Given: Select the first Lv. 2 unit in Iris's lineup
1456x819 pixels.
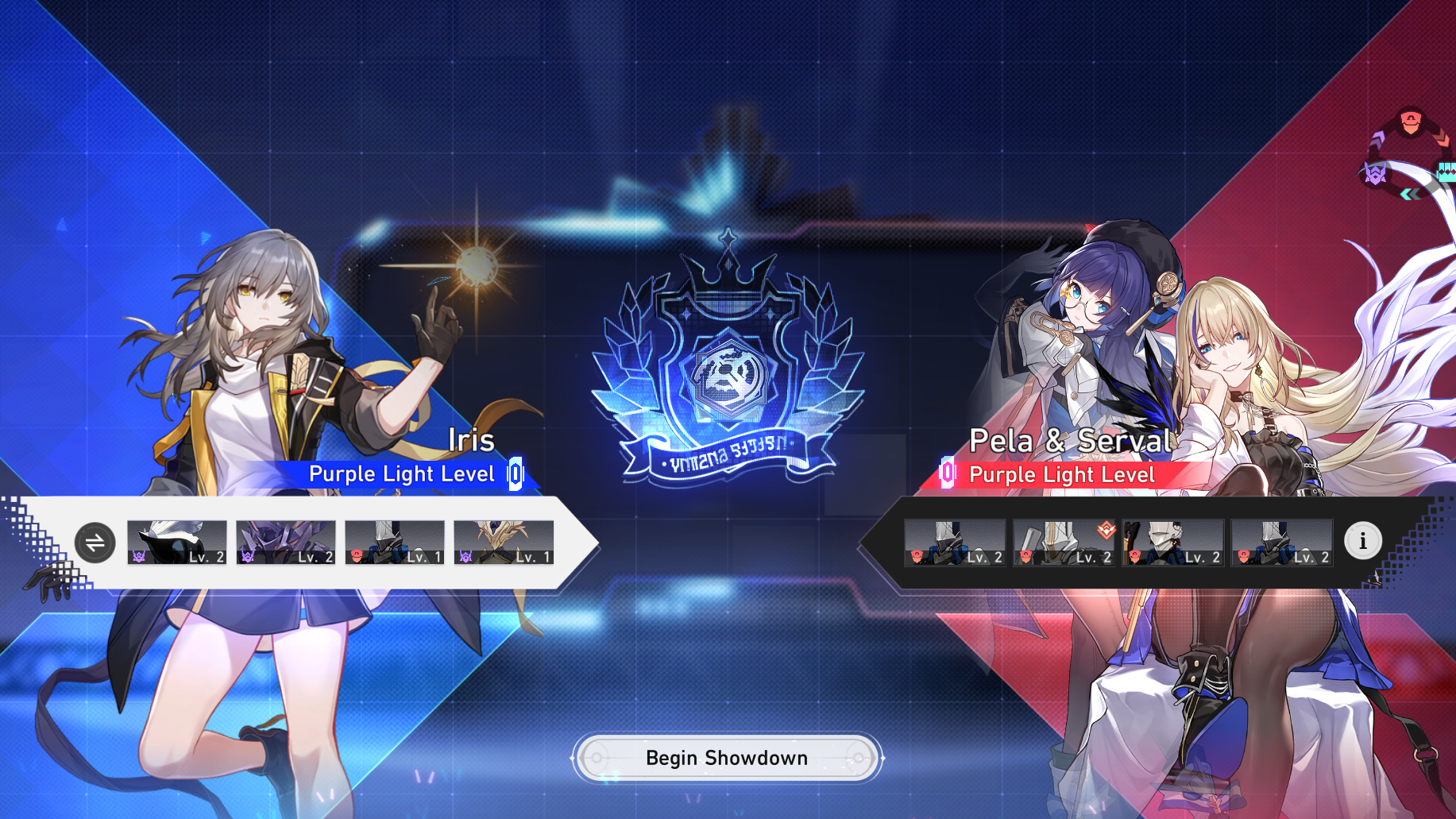Looking at the screenshot, I should point(177,543).
